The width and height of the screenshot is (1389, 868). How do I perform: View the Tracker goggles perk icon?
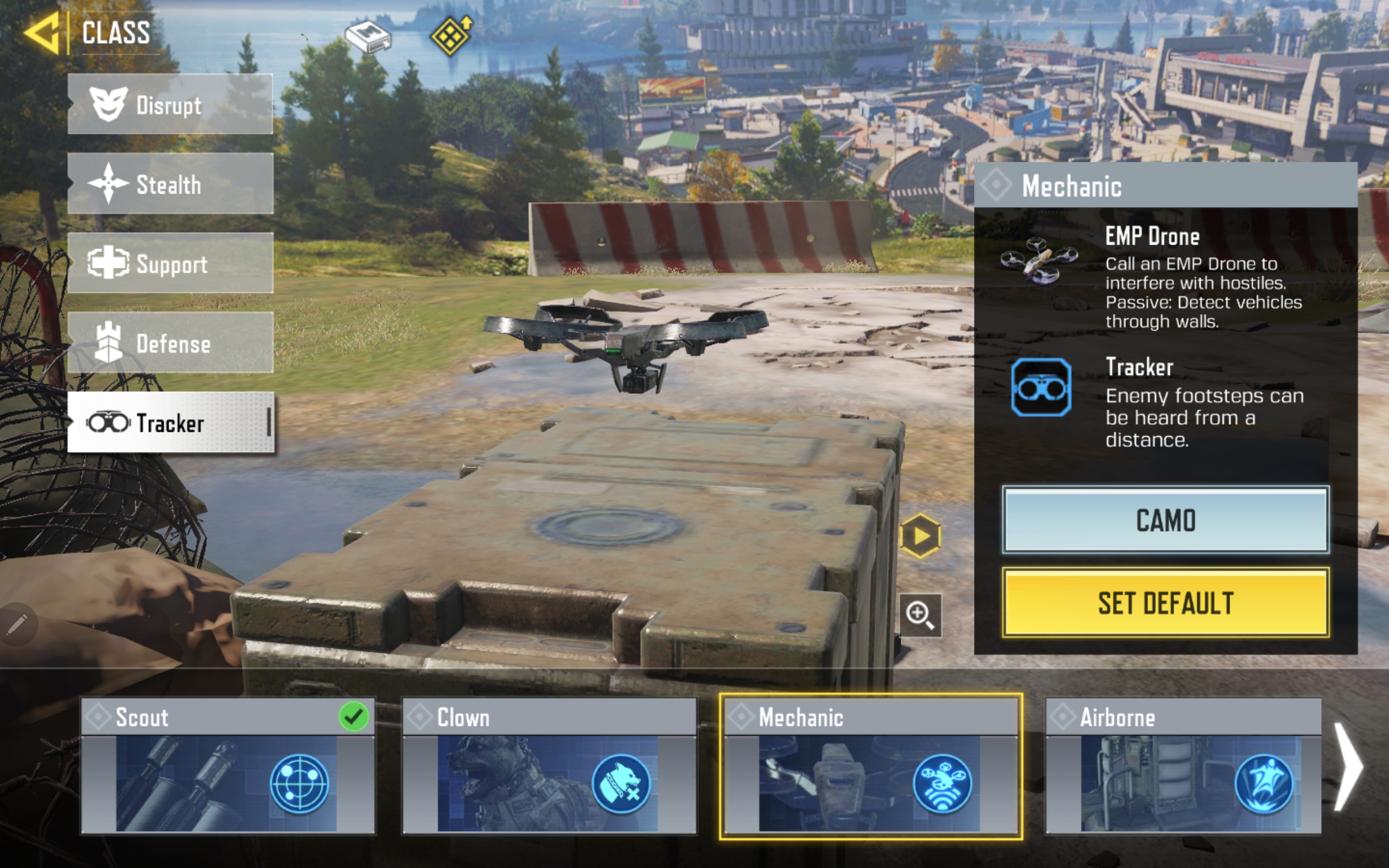tap(1041, 388)
